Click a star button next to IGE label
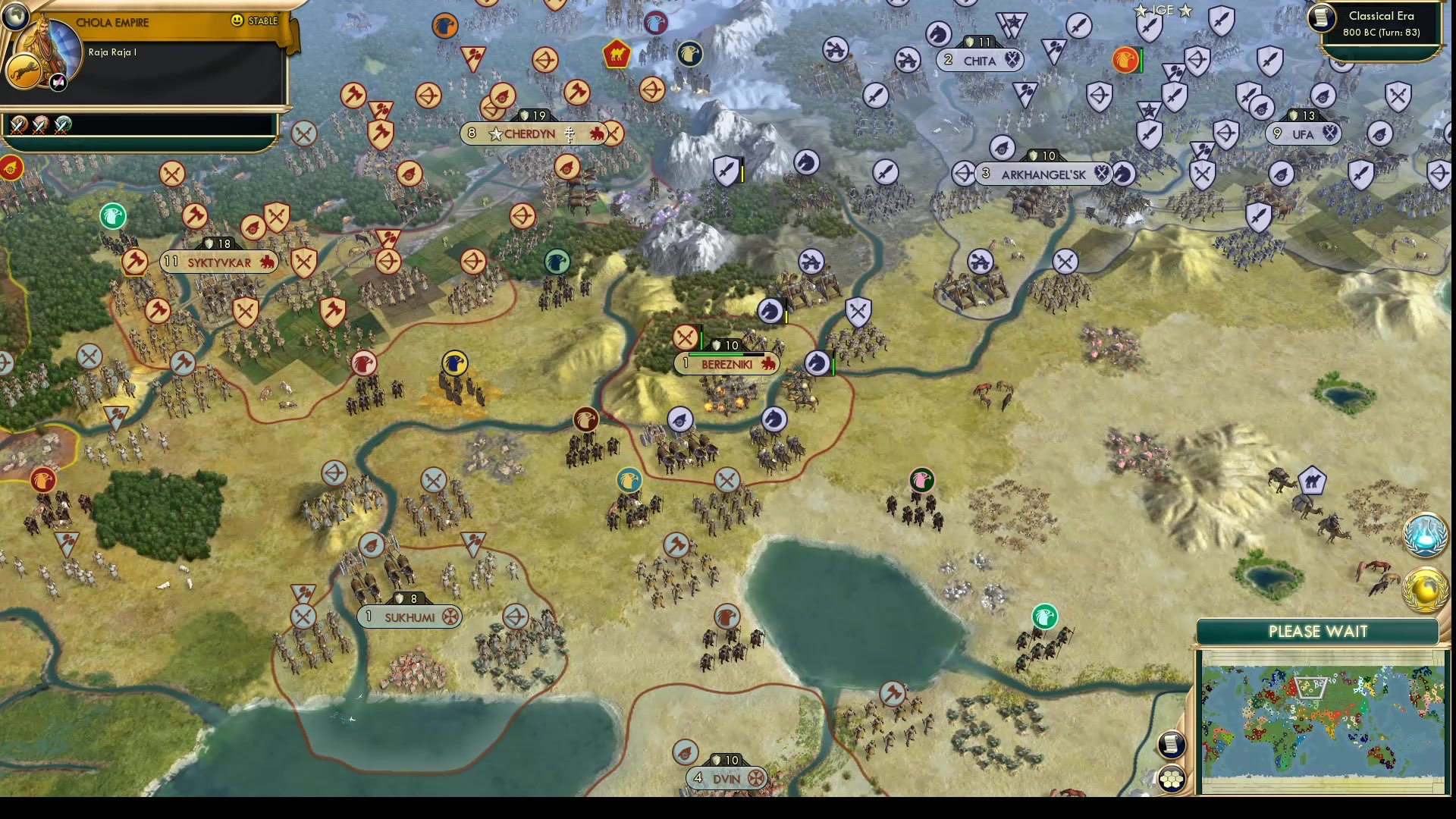1456x819 pixels. [x=1140, y=11]
